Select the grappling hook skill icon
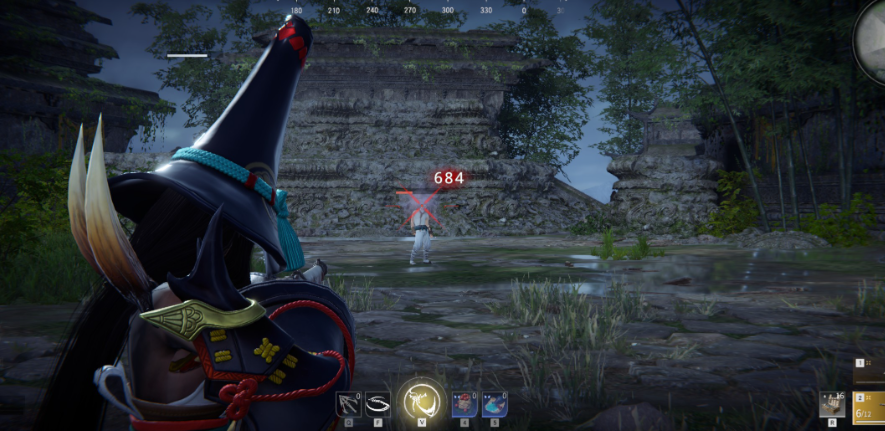 tap(349, 403)
